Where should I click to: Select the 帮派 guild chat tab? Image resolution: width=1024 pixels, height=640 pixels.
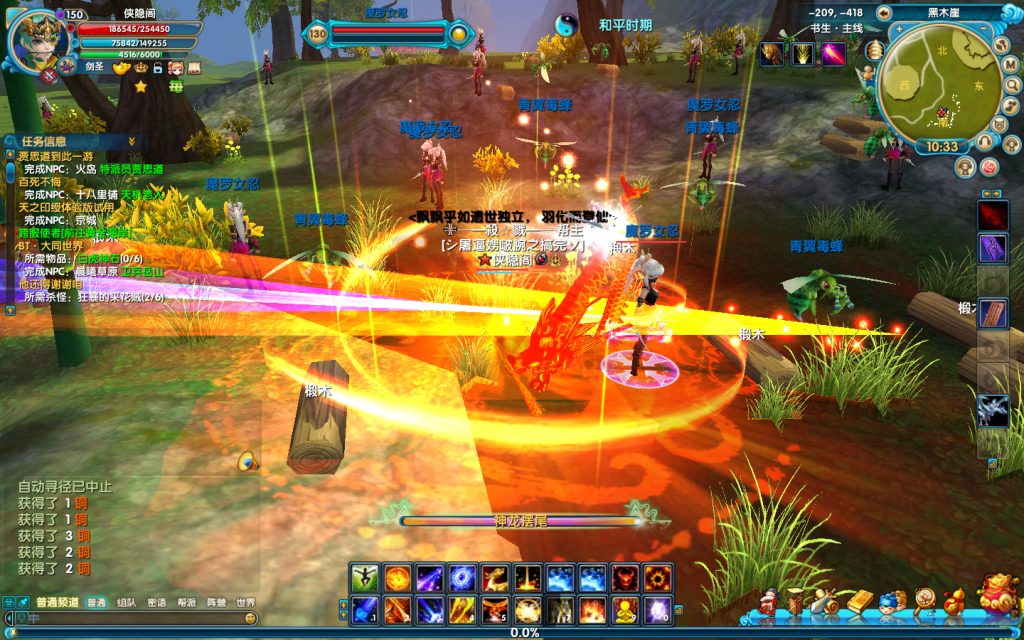(186, 603)
